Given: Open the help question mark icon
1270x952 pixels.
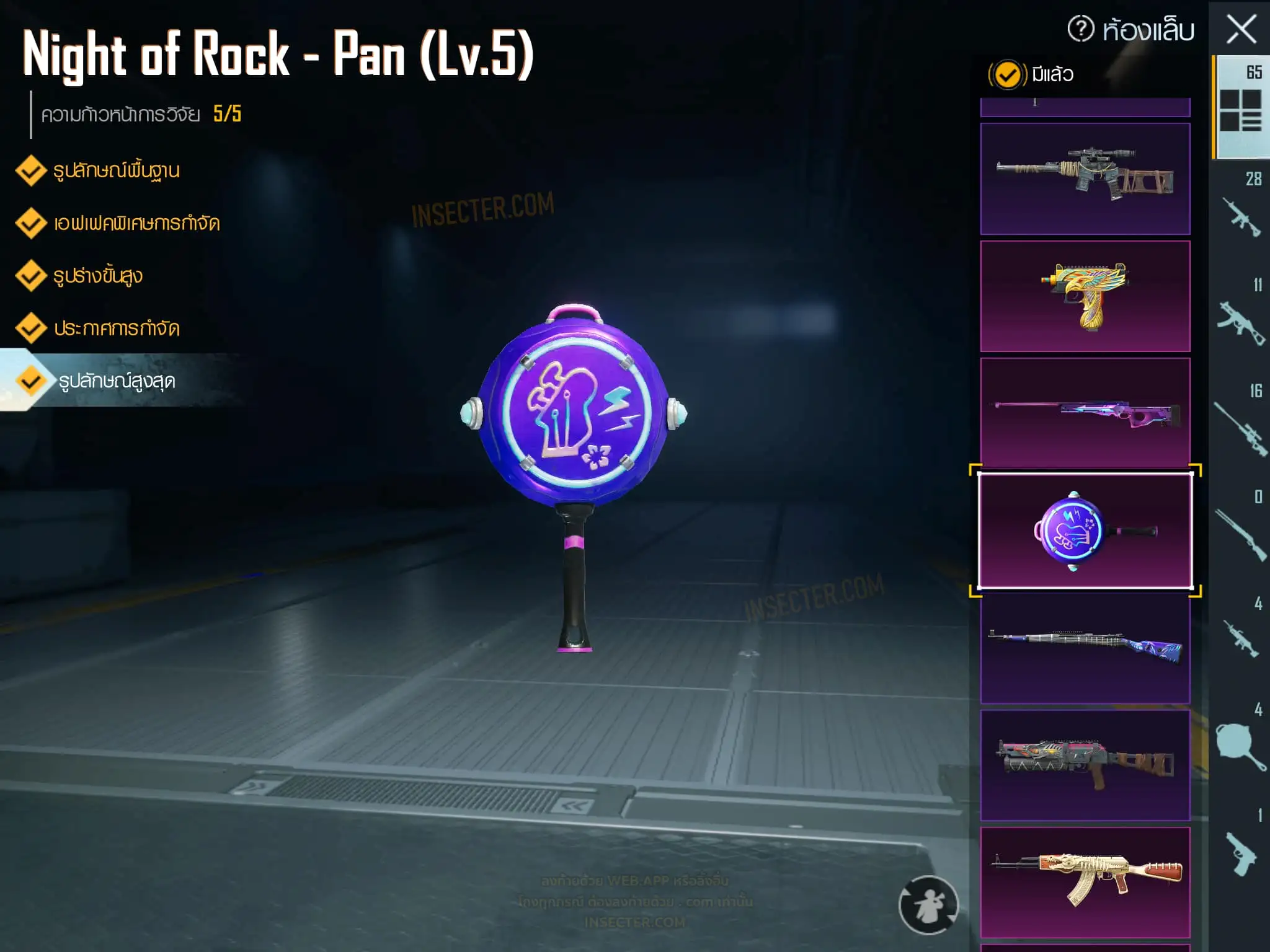Looking at the screenshot, I should pos(1080,29).
